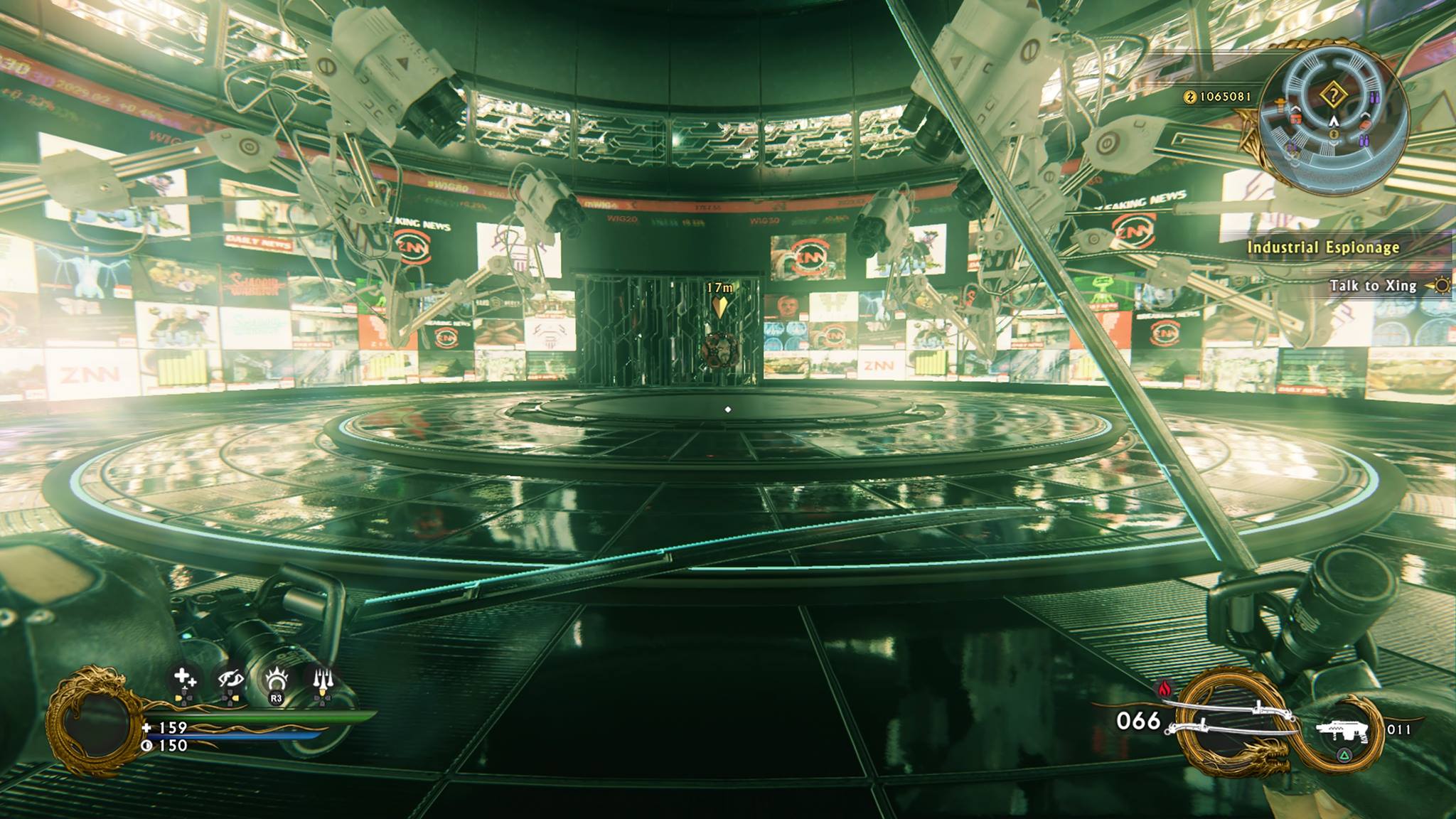
Task: Open the Industrial Espionage quest tracker
Action: 1323,247
